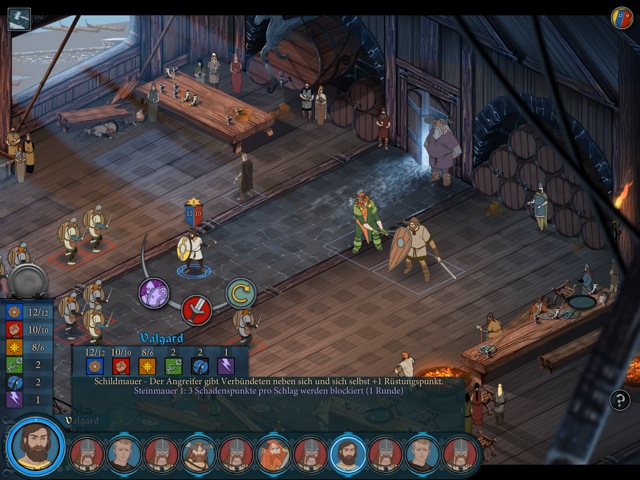Select the horned-helmet bearded portrait in turn order
This screenshot has height=480, width=640.
point(198,453)
